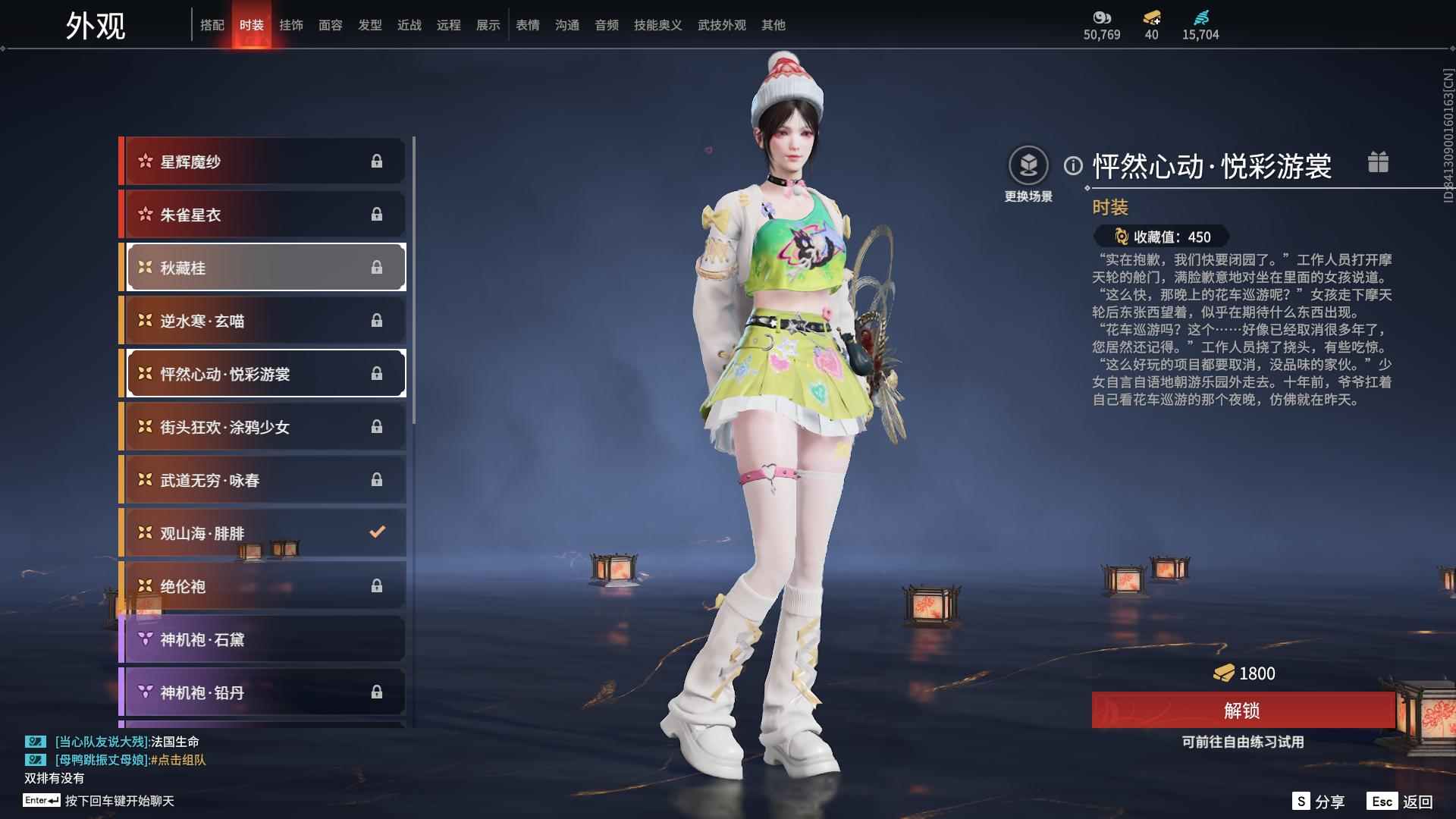Click the lock toggle on 神机袍·铅丹
Viewport: 1456px width, 819px height.
pos(377,692)
